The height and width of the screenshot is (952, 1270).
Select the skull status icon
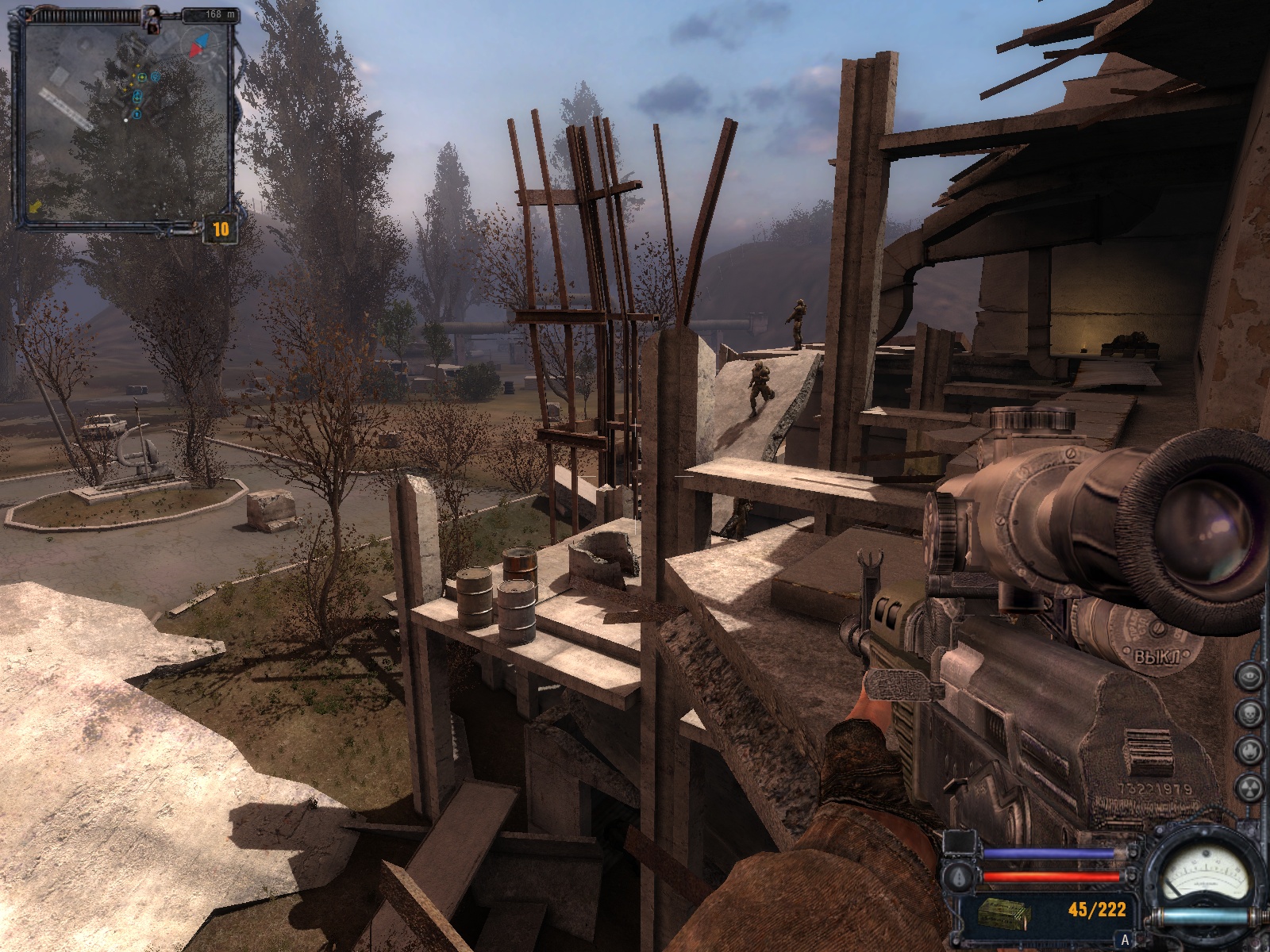[x=1250, y=712]
